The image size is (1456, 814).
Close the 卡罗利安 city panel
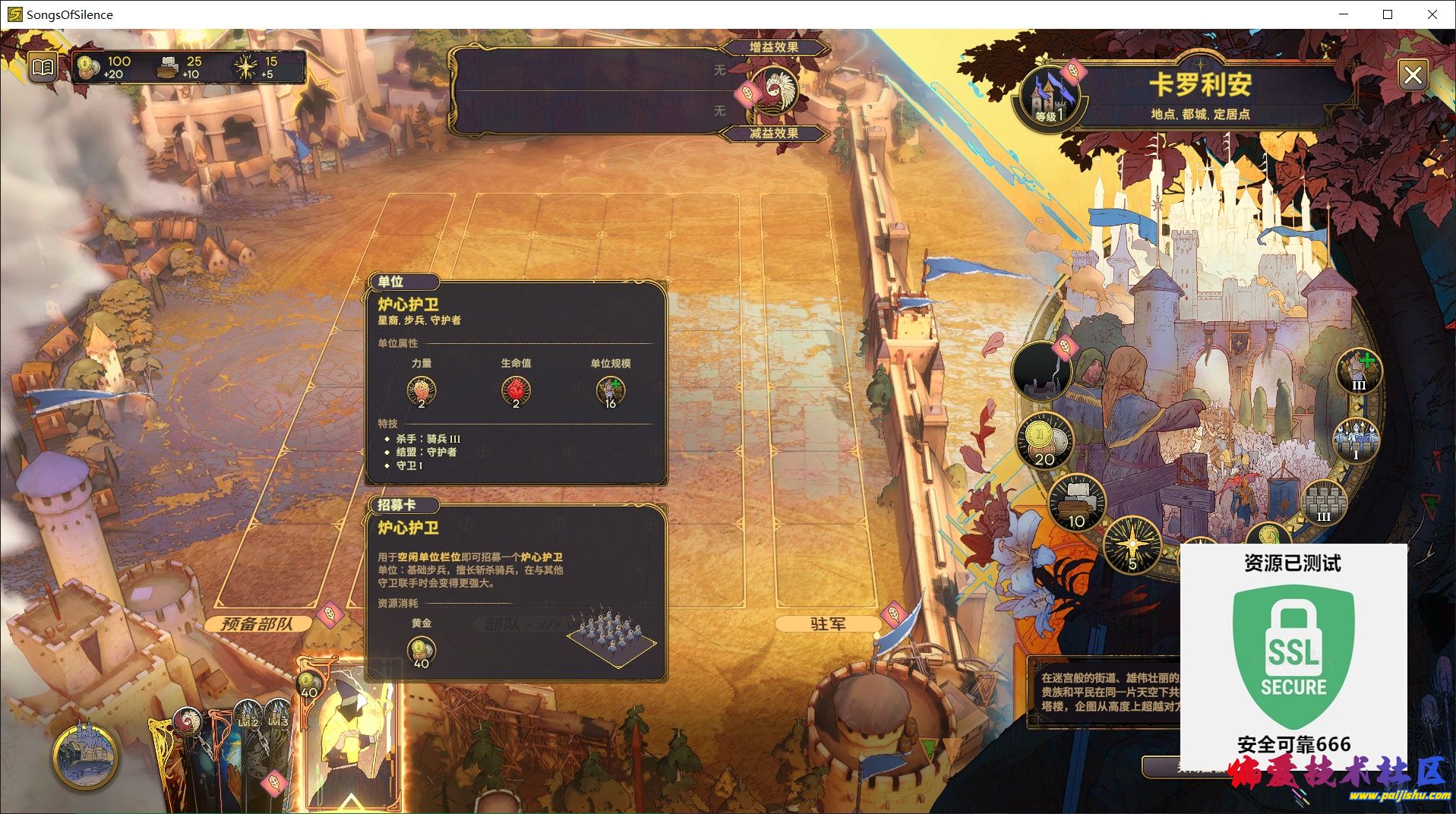click(x=1412, y=75)
